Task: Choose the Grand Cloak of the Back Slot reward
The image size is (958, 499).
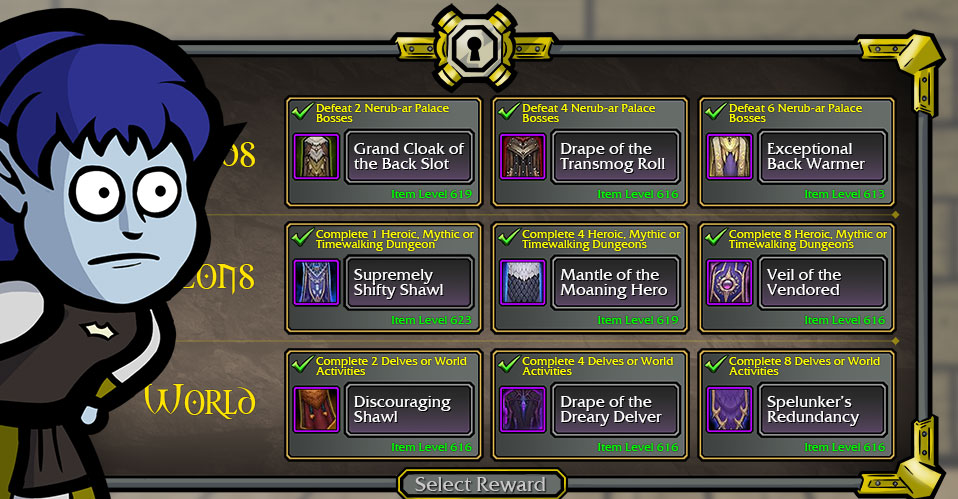Action: [x=409, y=157]
